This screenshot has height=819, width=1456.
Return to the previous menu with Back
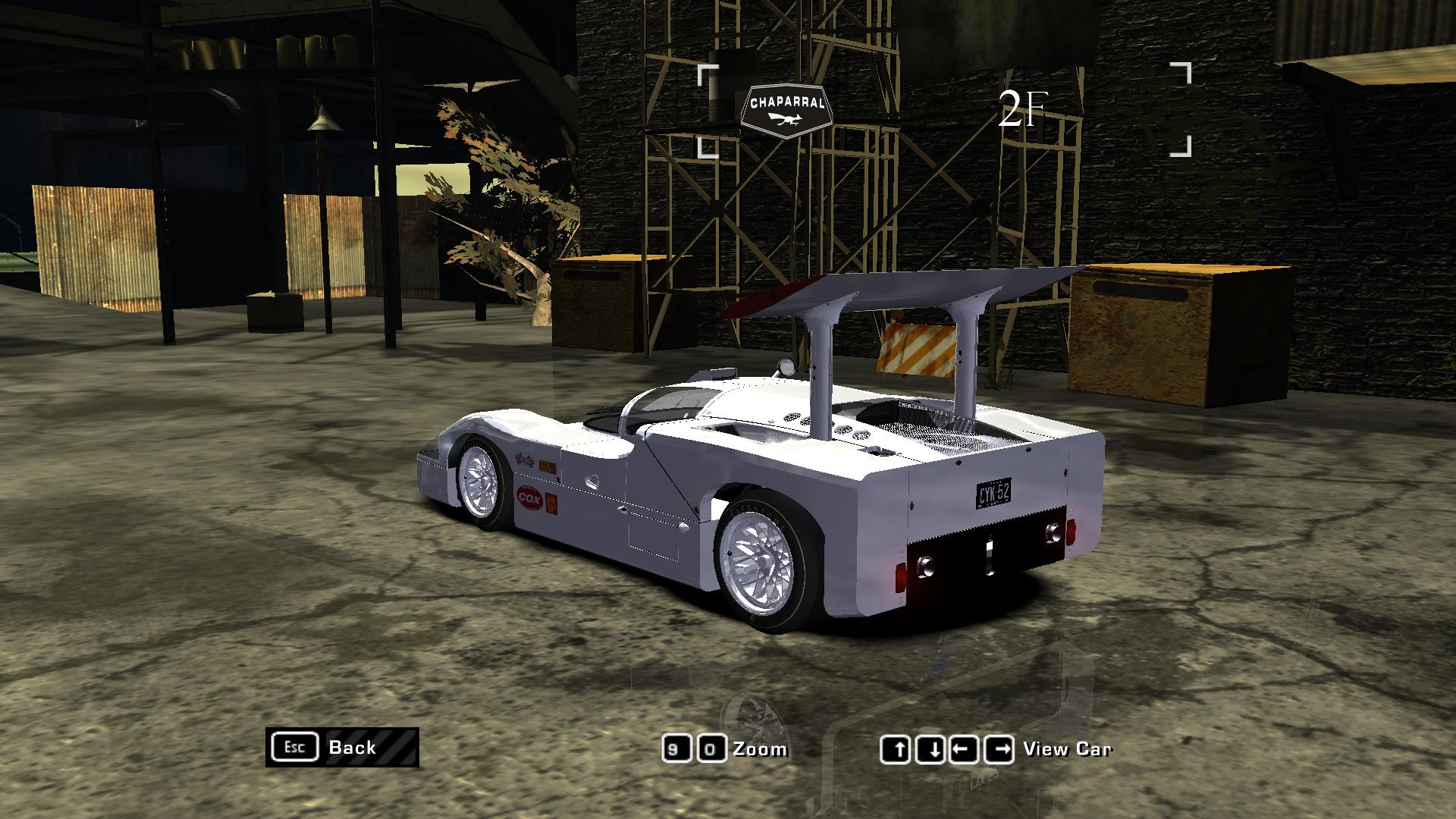coord(342,747)
